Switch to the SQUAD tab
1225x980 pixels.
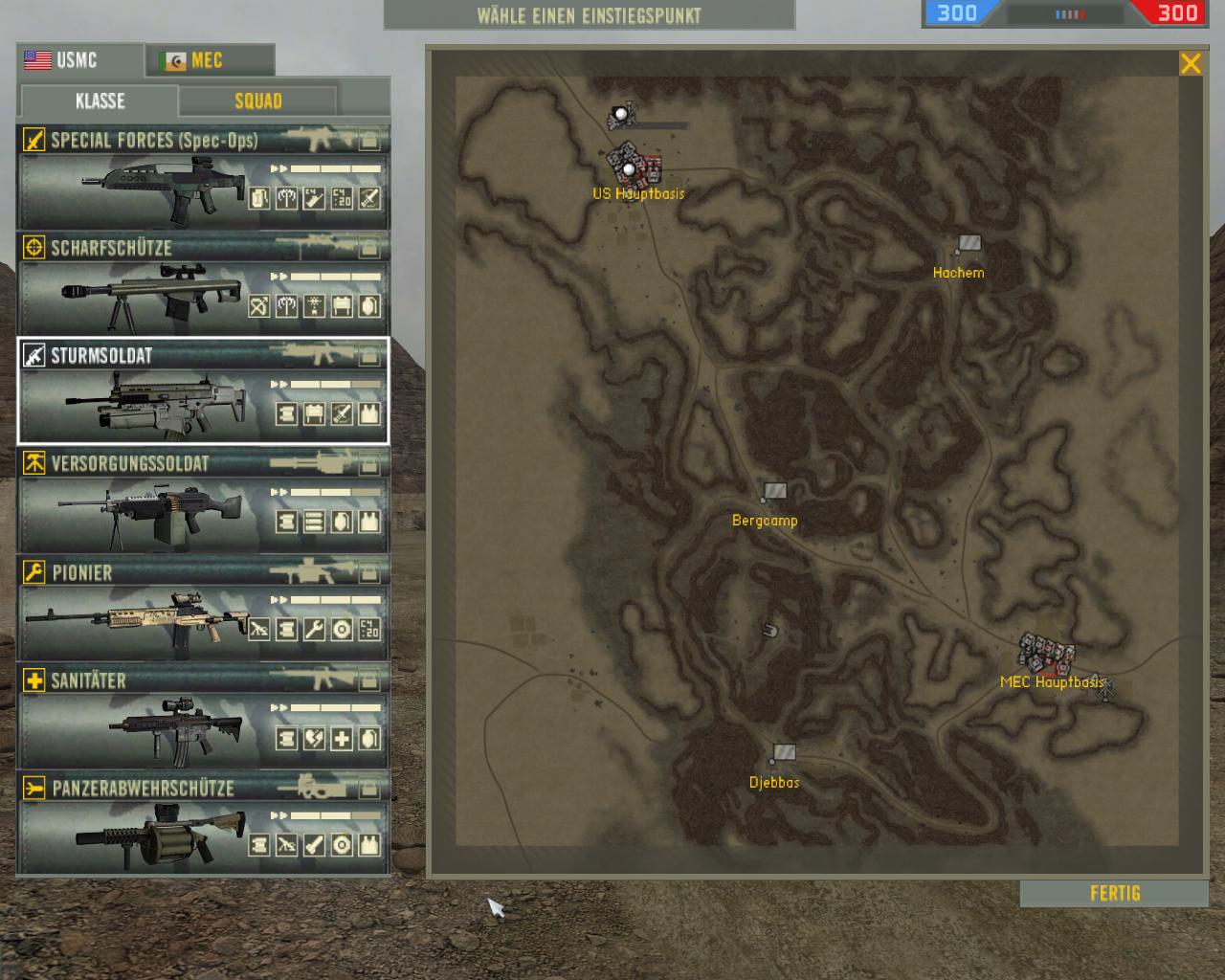[x=256, y=100]
